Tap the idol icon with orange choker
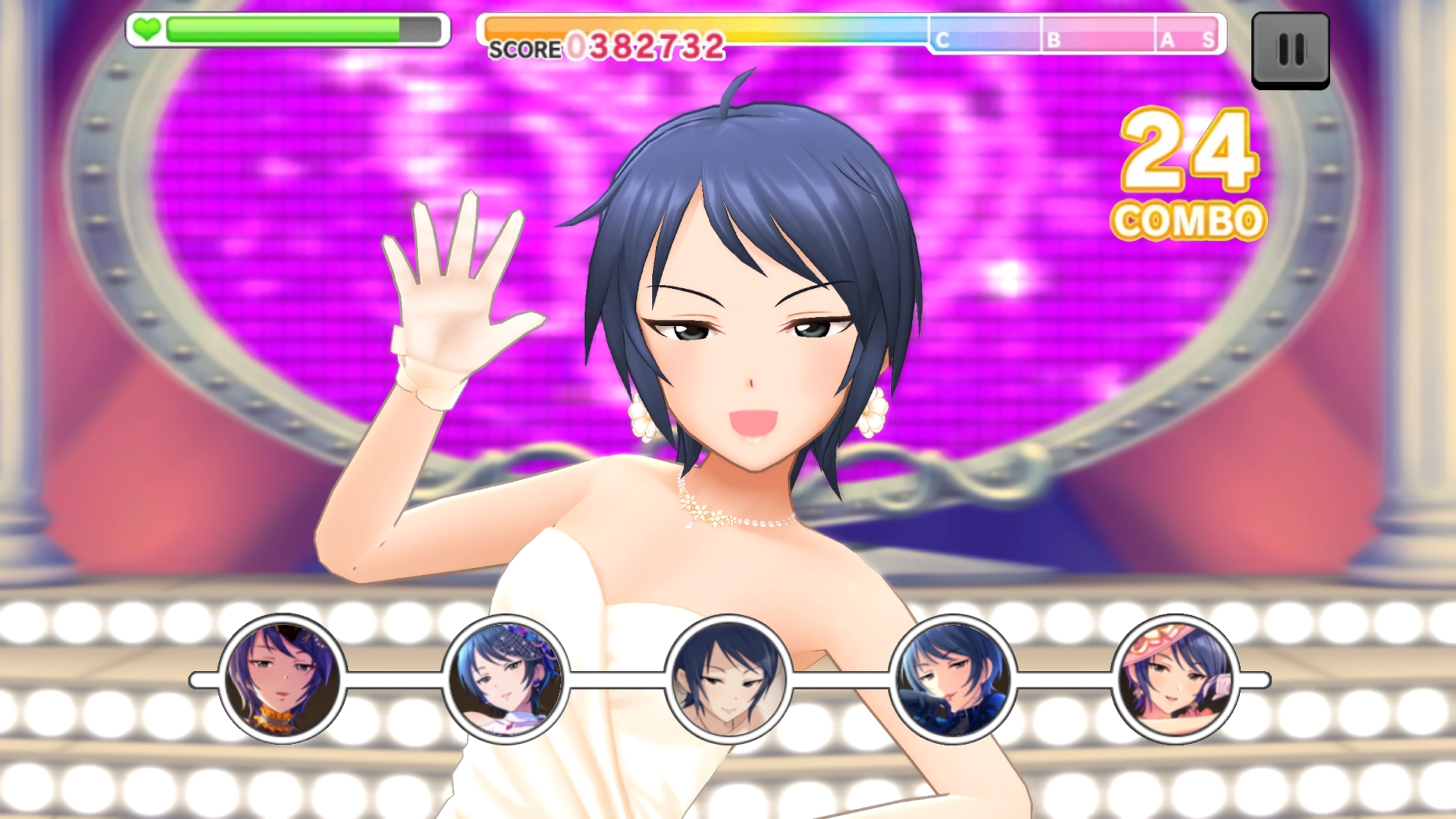Image resolution: width=1456 pixels, height=819 pixels. pyautogui.click(x=282, y=679)
